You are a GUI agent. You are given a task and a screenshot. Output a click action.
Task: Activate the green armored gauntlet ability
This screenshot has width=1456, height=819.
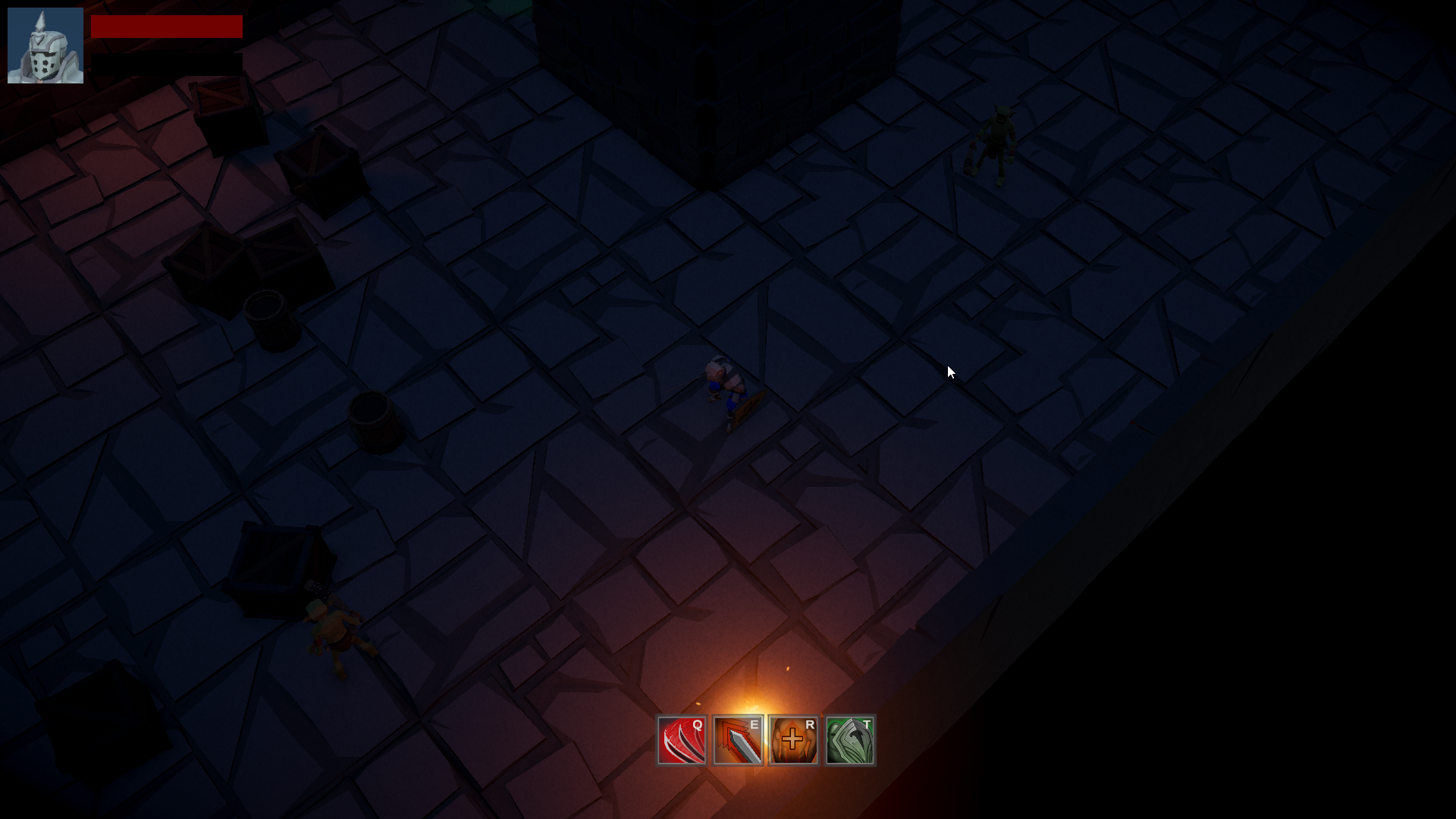[849, 740]
